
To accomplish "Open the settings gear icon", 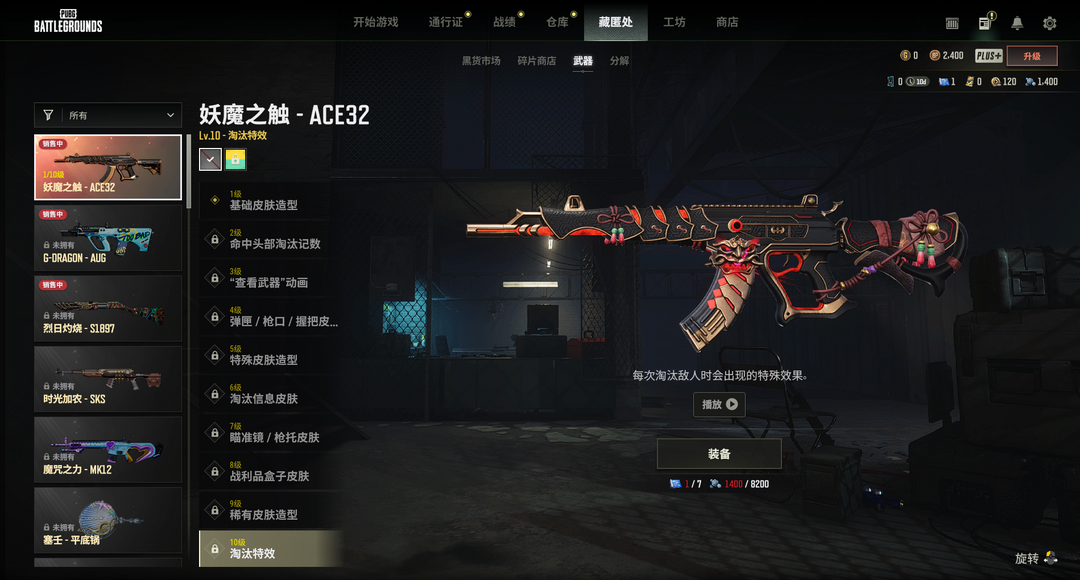I will 1049,23.
